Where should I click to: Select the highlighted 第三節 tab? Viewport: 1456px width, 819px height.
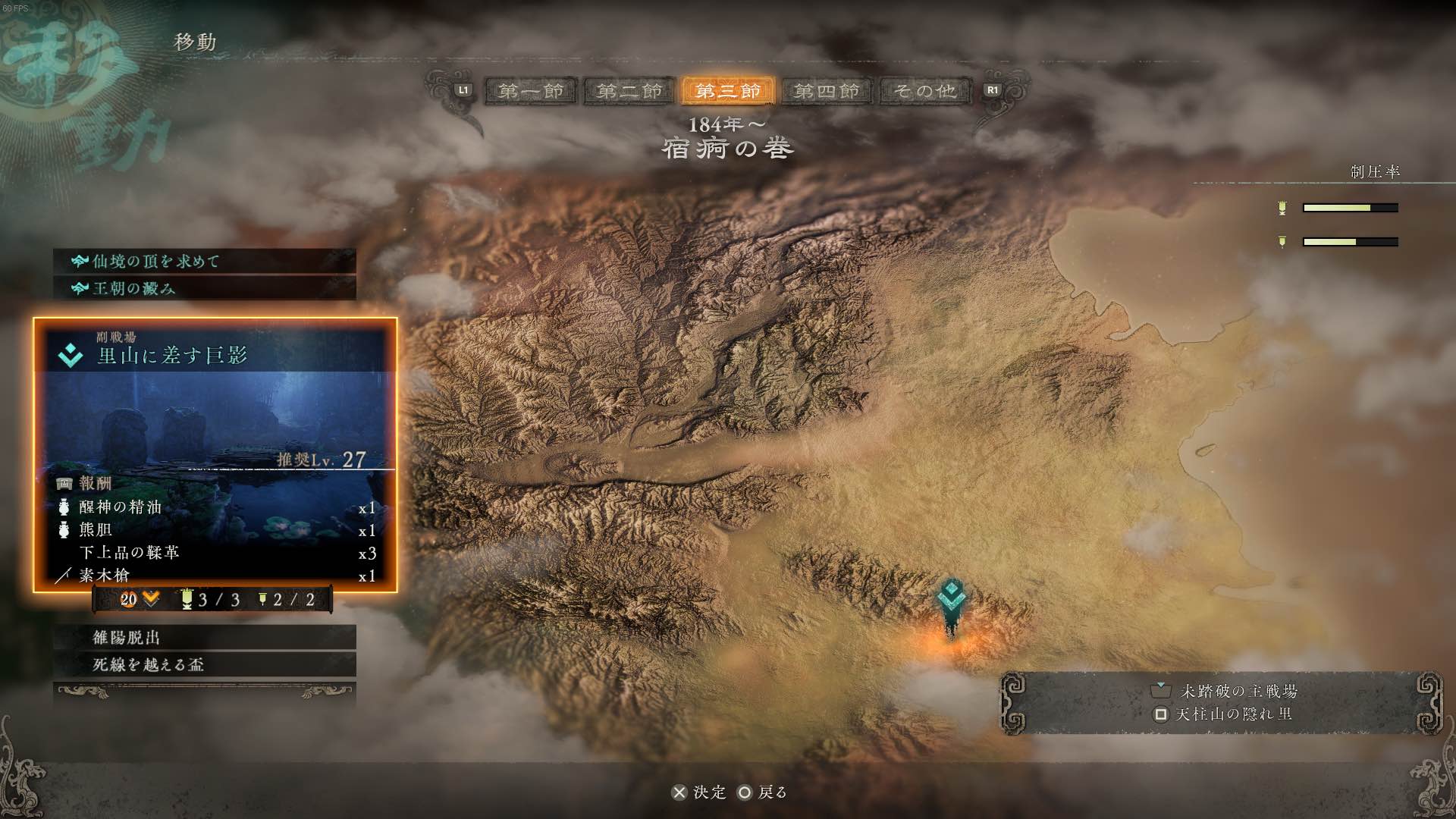728,91
